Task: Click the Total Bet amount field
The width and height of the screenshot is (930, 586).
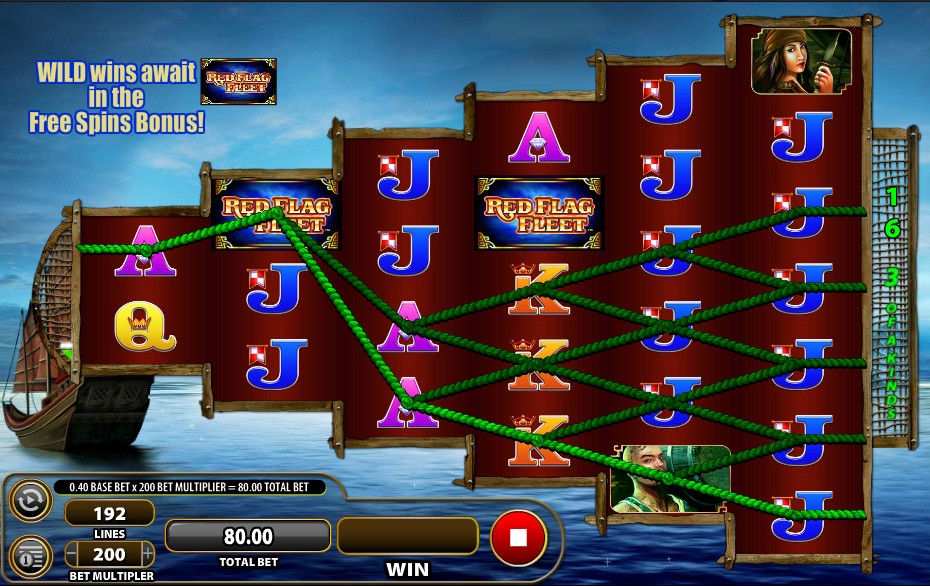Action: point(247,537)
